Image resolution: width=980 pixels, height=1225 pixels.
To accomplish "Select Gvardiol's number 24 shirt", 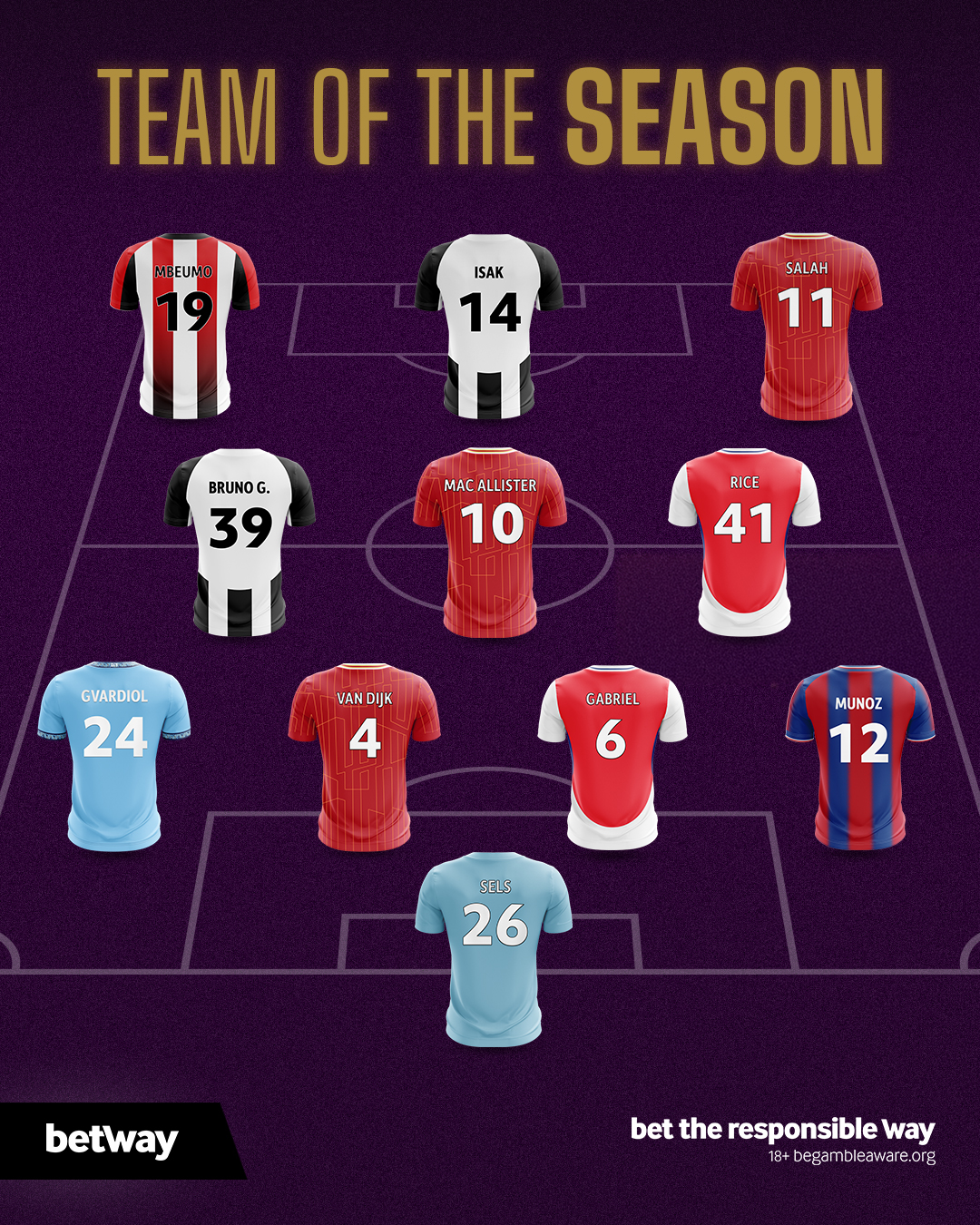I will point(114,755).
